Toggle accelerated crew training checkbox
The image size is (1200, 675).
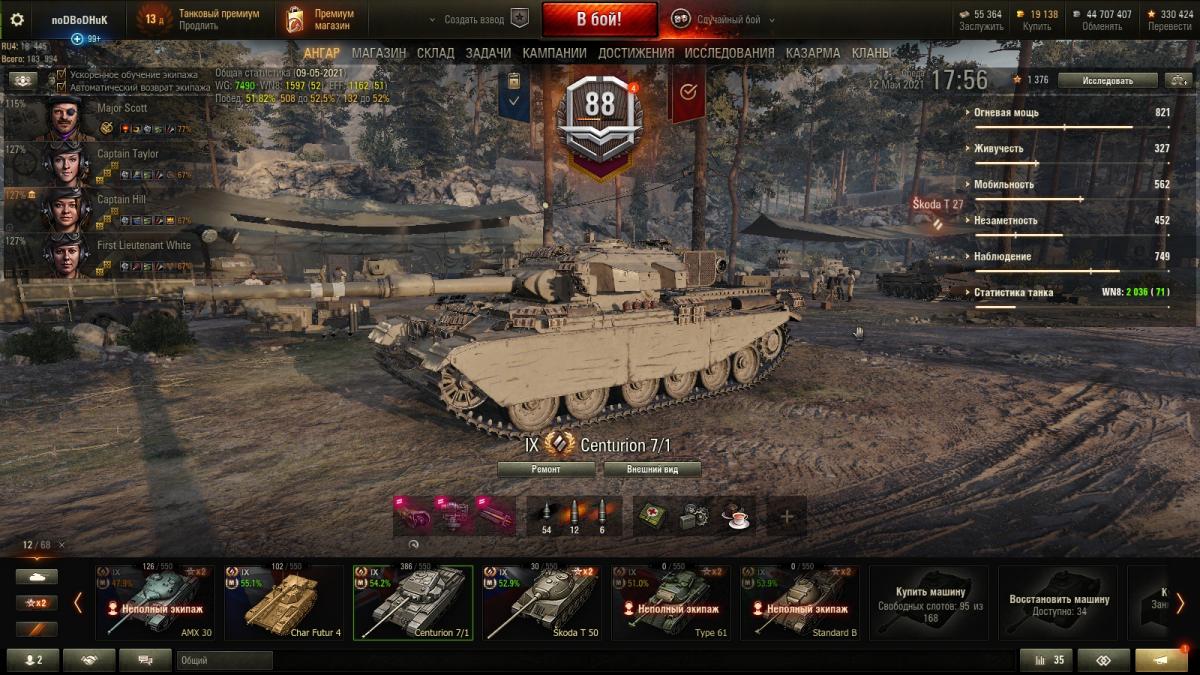coord(62,75)
